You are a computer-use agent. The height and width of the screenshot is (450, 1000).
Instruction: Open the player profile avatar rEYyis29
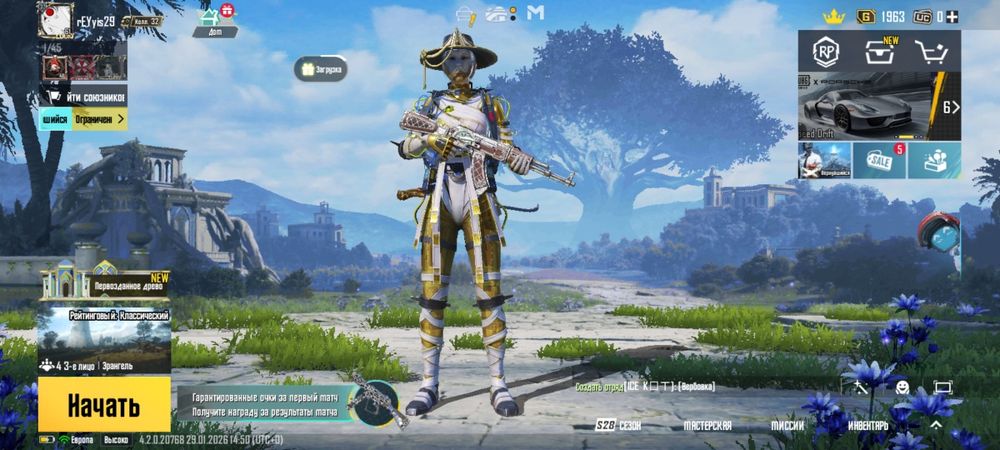(55, 20)
